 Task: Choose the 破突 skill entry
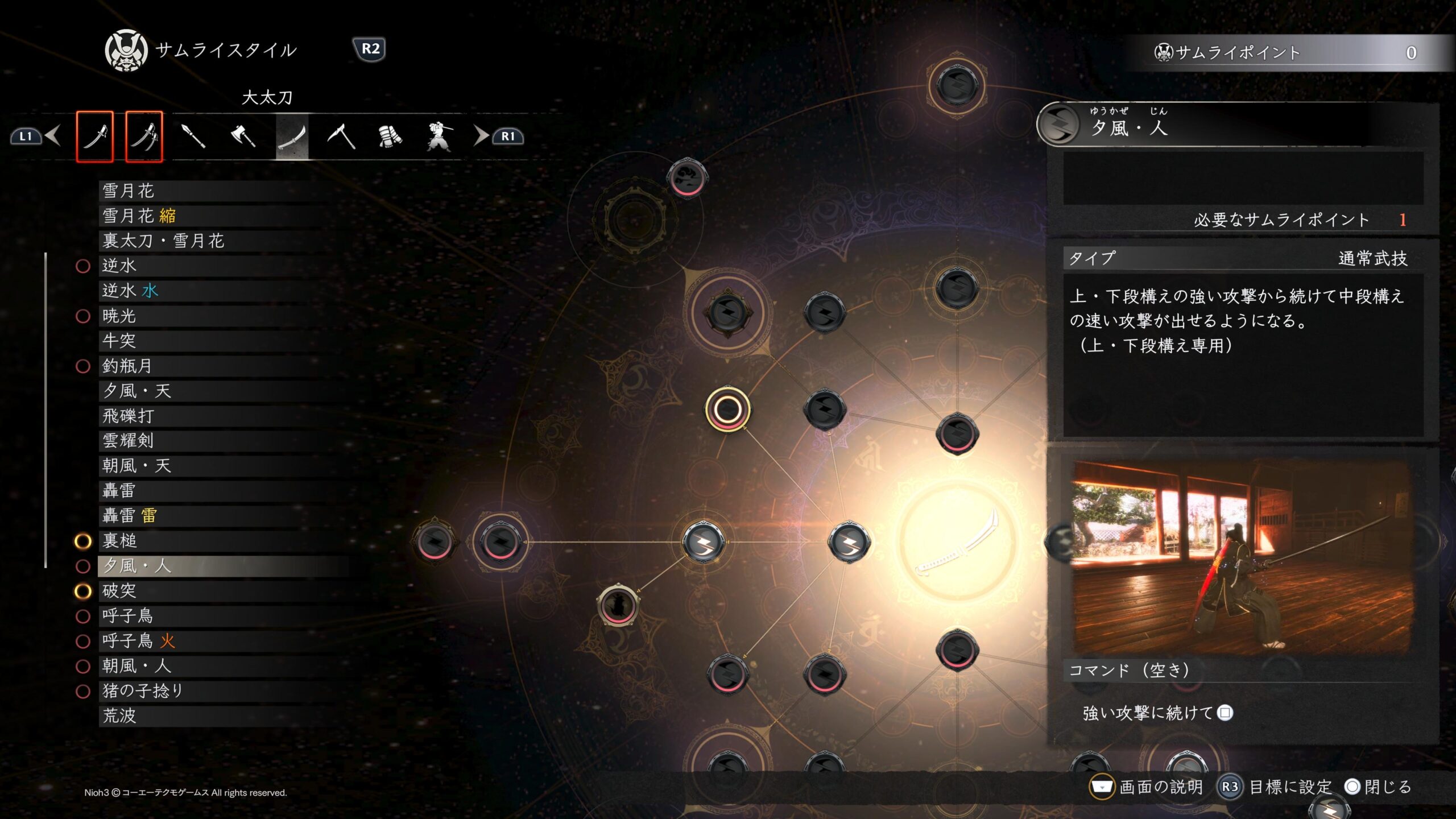pyautogui.click(x=119, y=591)
